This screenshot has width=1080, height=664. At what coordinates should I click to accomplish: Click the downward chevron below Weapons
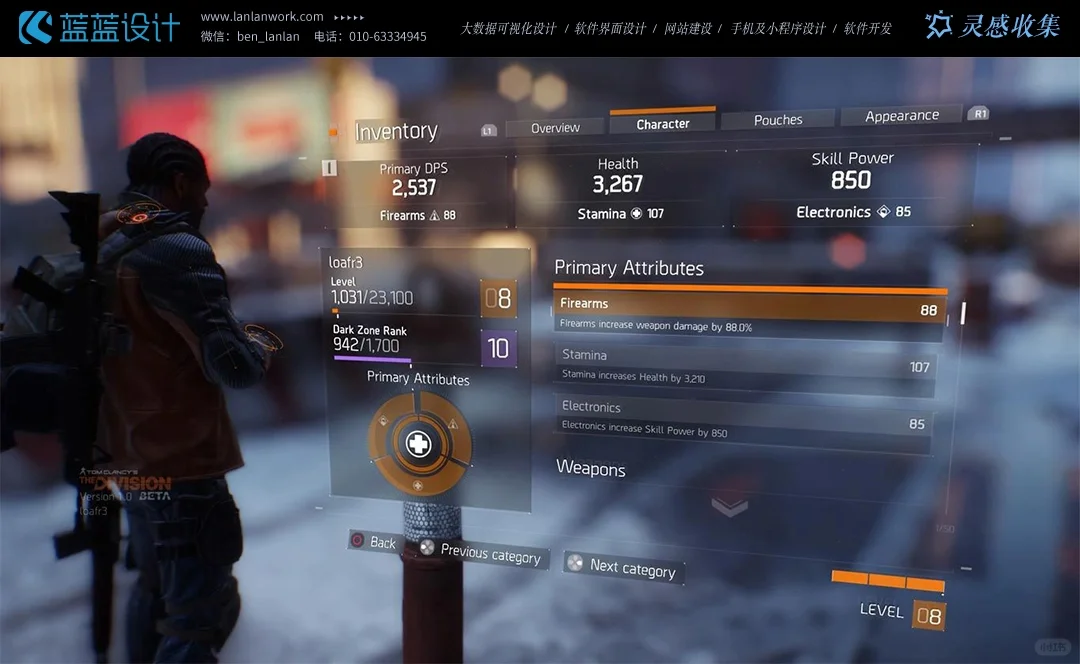pyautogui.click(x=729, y=507)
